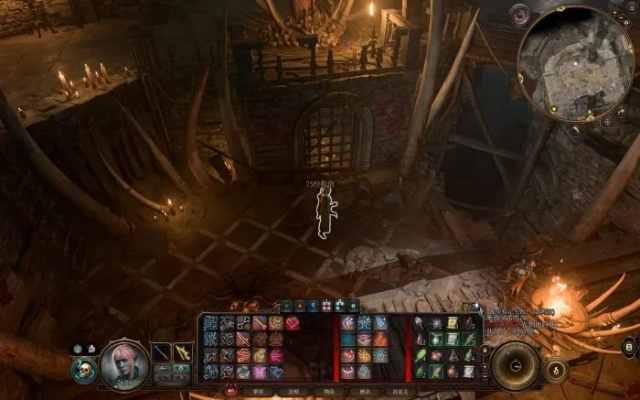
Task: Select the melee weapon slot
Action: pos(162,353)
